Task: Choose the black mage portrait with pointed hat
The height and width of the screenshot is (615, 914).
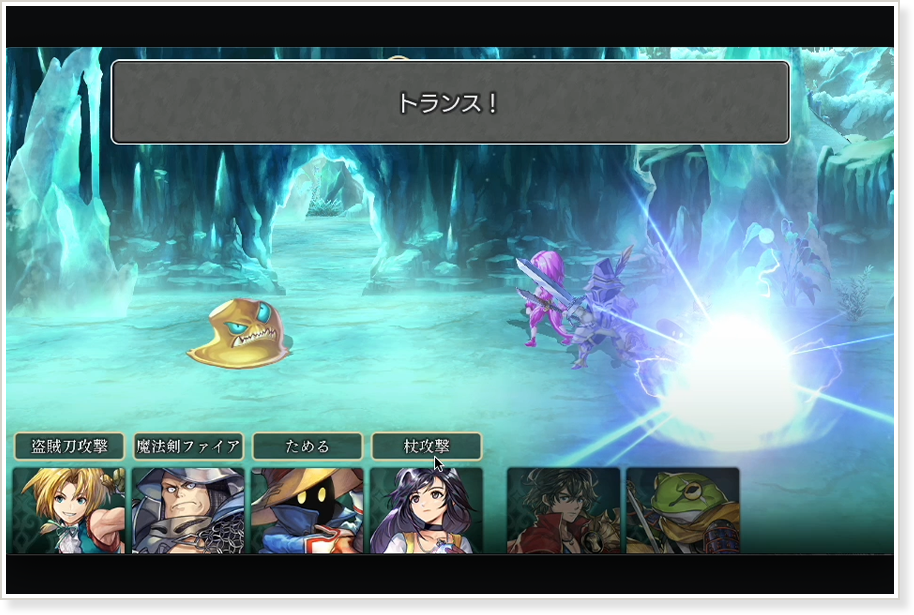Action: point(307,510)
